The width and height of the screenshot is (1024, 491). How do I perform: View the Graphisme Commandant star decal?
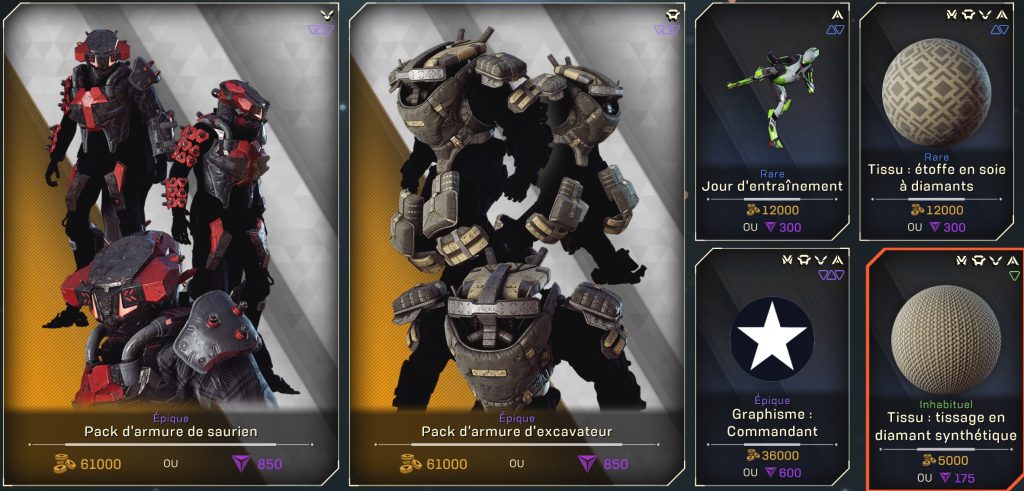point(771,367)
